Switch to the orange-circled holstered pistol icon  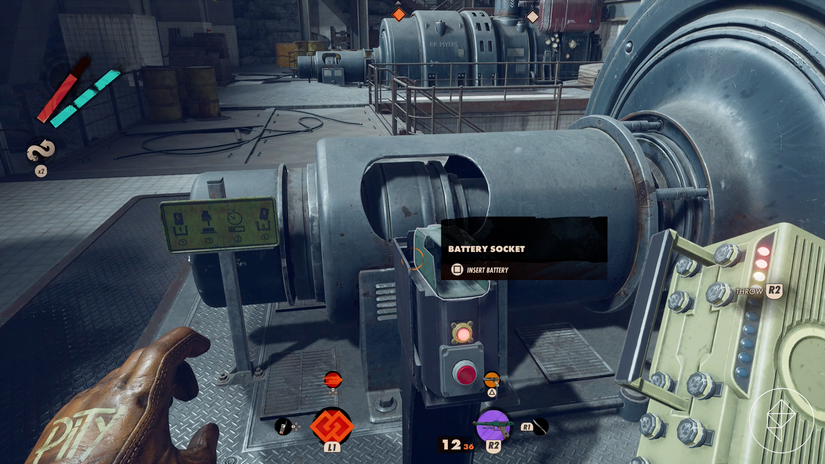[491, 380]
